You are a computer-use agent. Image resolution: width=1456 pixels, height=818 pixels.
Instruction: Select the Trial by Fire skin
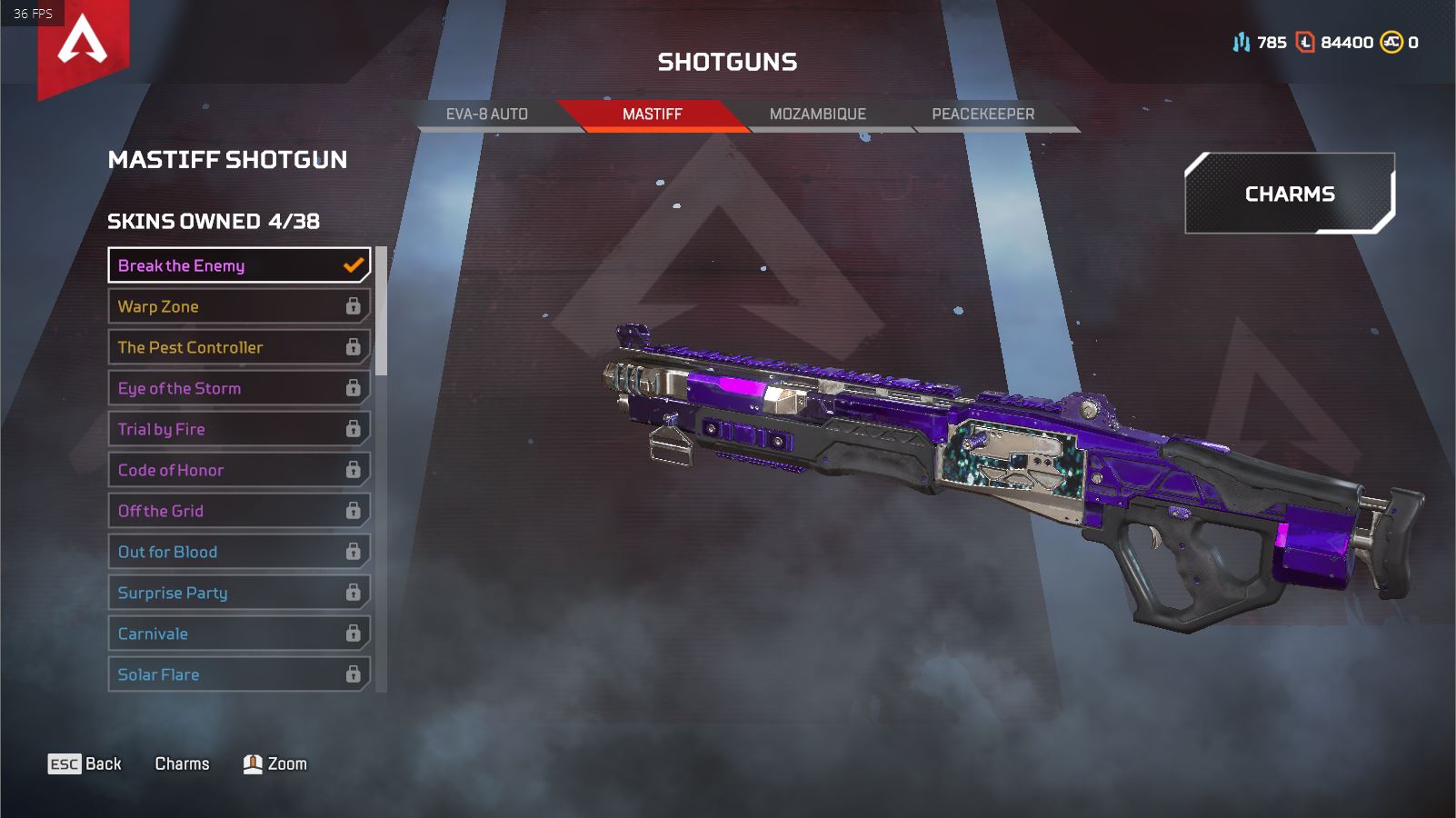239,429
